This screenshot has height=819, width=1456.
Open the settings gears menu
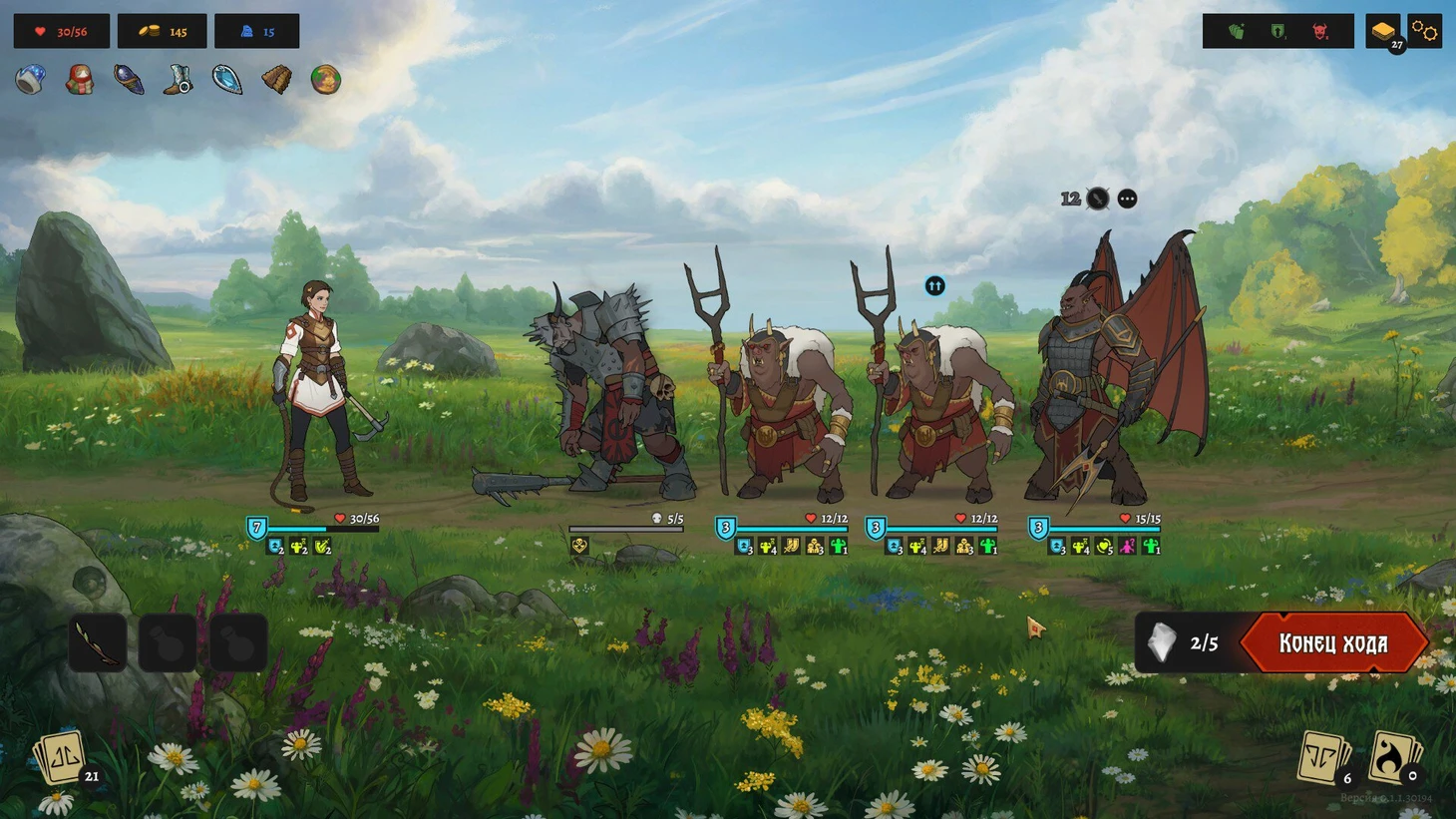point(1425,32)
